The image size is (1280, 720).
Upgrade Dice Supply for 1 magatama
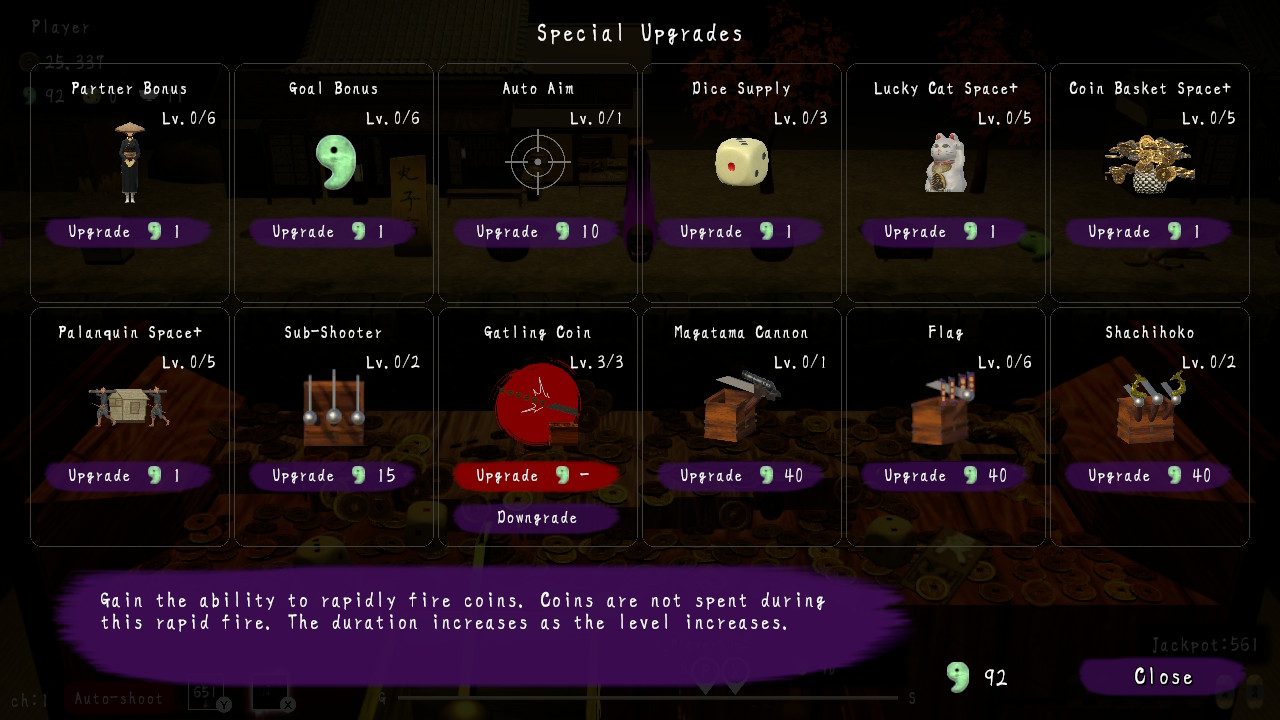pyautogui.click(x=741, y=231)
